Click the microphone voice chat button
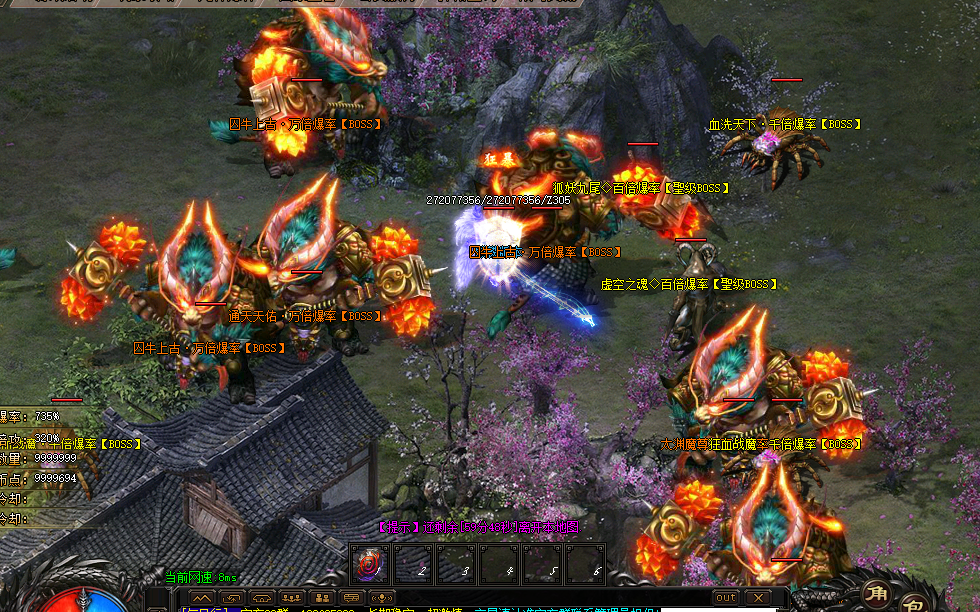The image size is (980, 612). click(x=383, y=597)
